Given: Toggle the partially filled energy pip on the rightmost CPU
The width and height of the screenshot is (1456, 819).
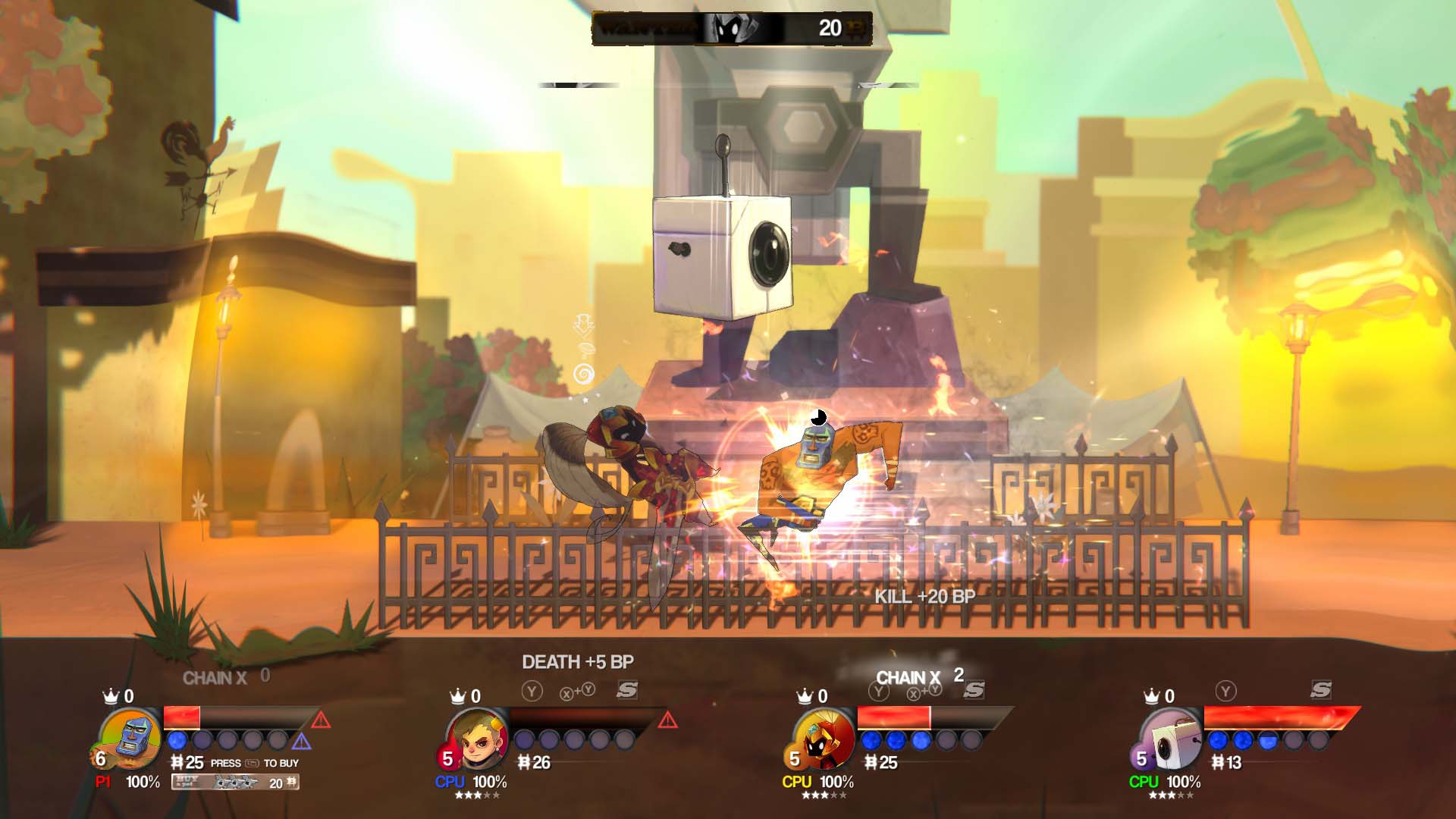Looking at the screenshot, I should coord(1268,741).
